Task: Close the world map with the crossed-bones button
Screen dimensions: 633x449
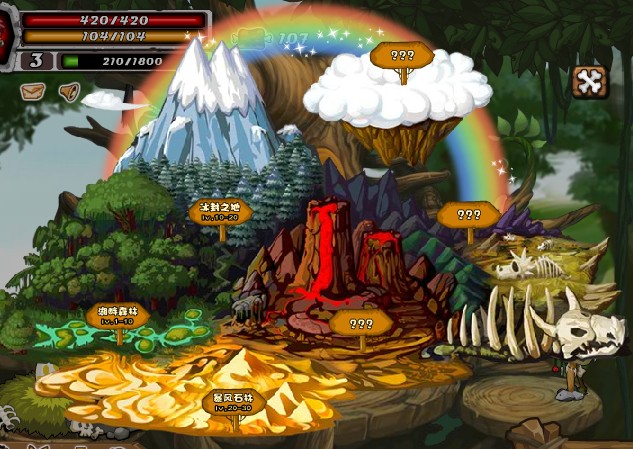Action: tap(590, 82)
